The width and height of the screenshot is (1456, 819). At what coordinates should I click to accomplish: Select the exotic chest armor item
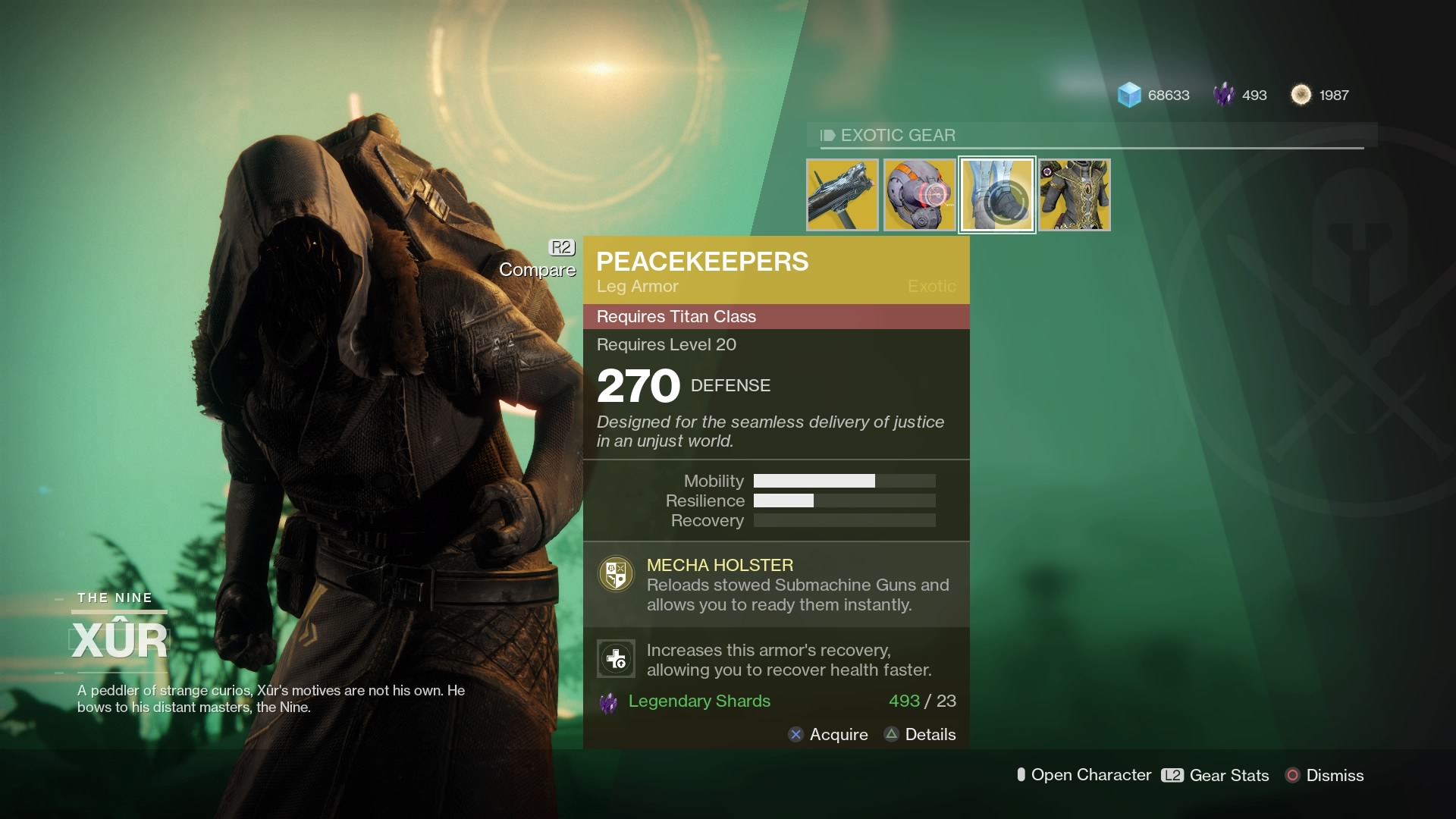1074,194
